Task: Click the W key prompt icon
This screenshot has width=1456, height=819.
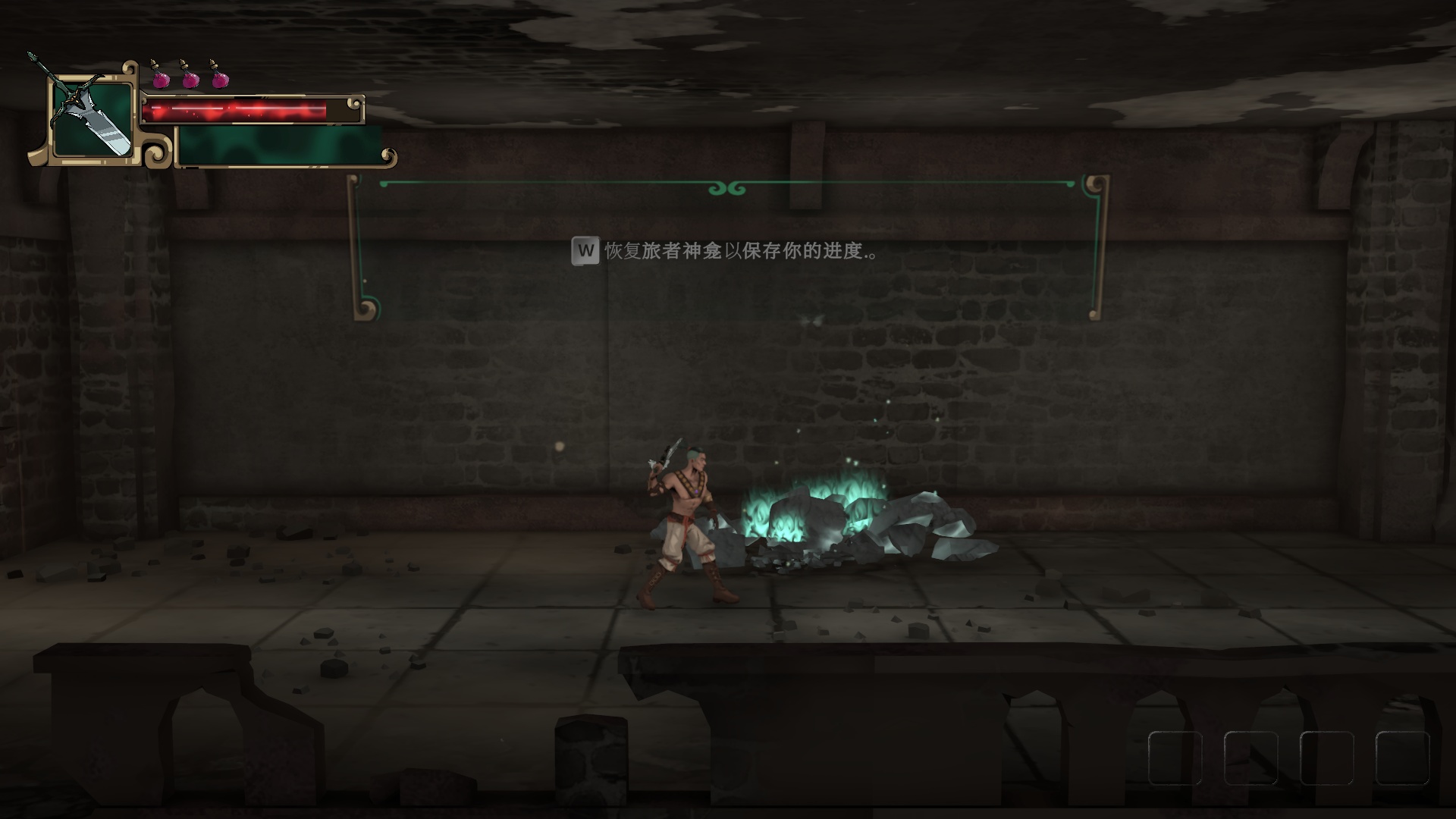Action: click(x=584, y=249)
